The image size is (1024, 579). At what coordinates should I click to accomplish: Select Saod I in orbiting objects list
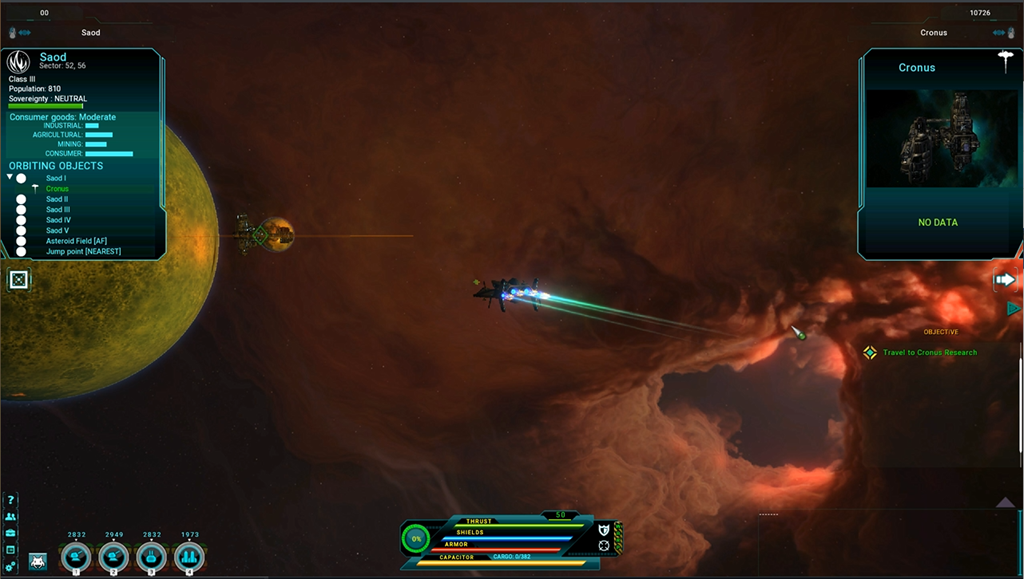(56, 178)
